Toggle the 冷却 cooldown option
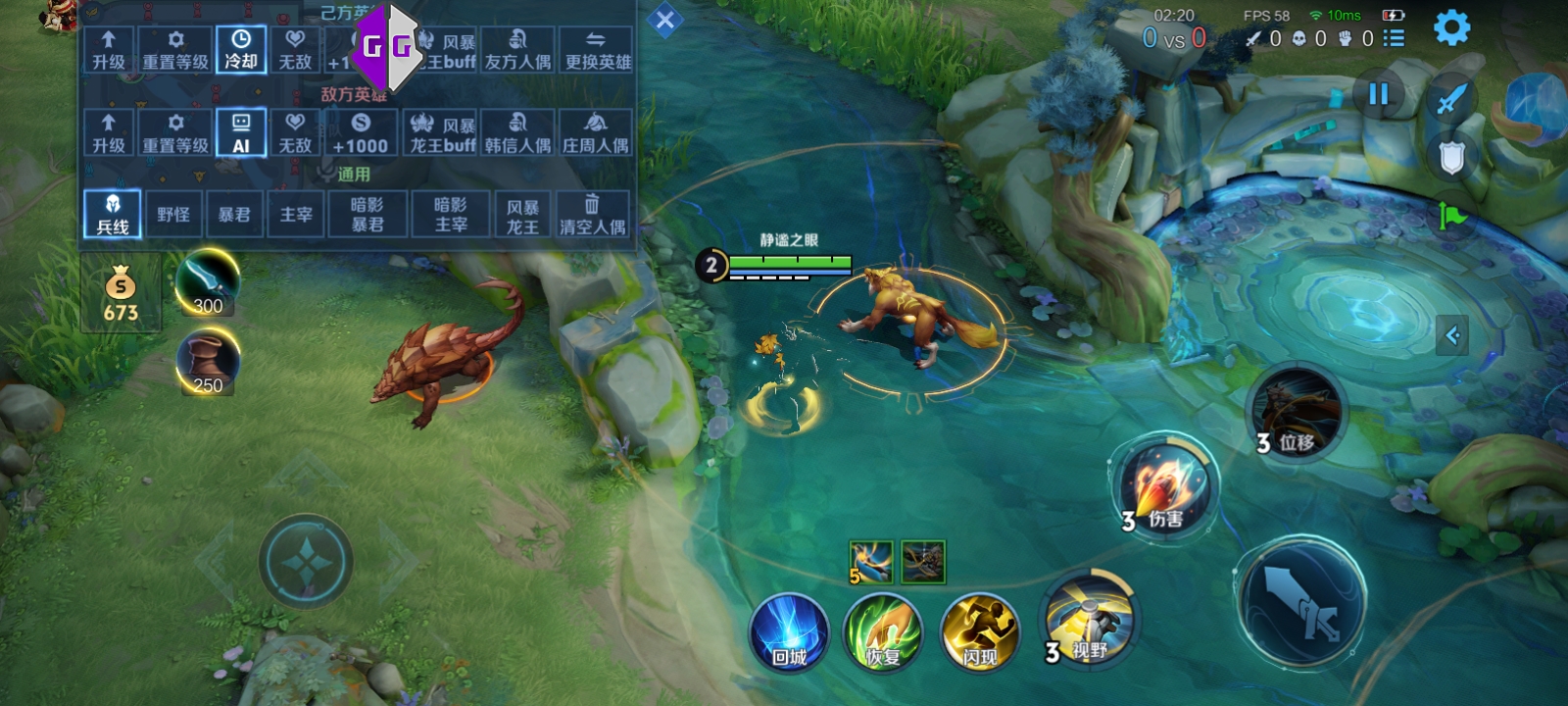 point(241,49)
